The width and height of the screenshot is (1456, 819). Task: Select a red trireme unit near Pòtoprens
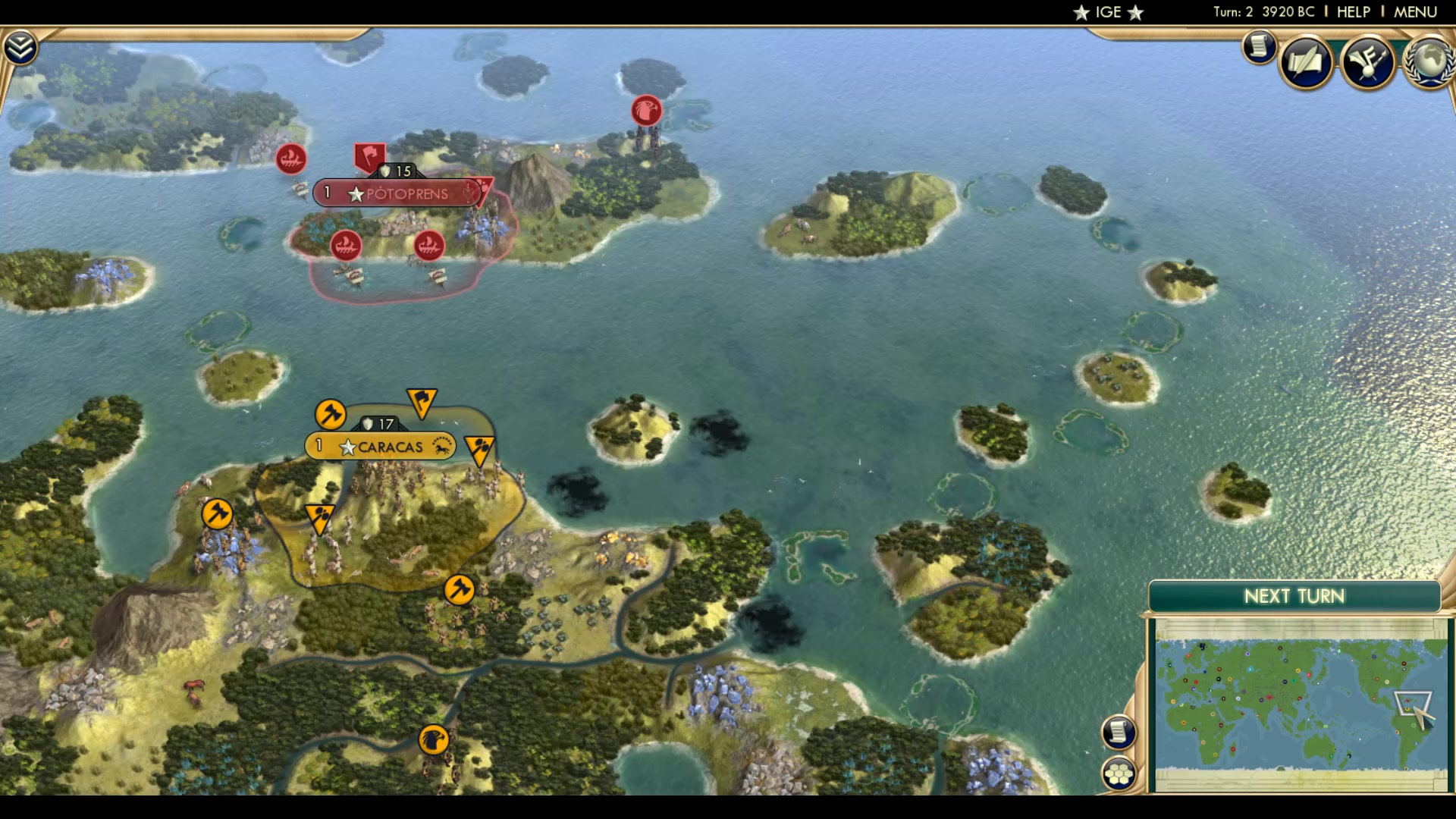345,246
